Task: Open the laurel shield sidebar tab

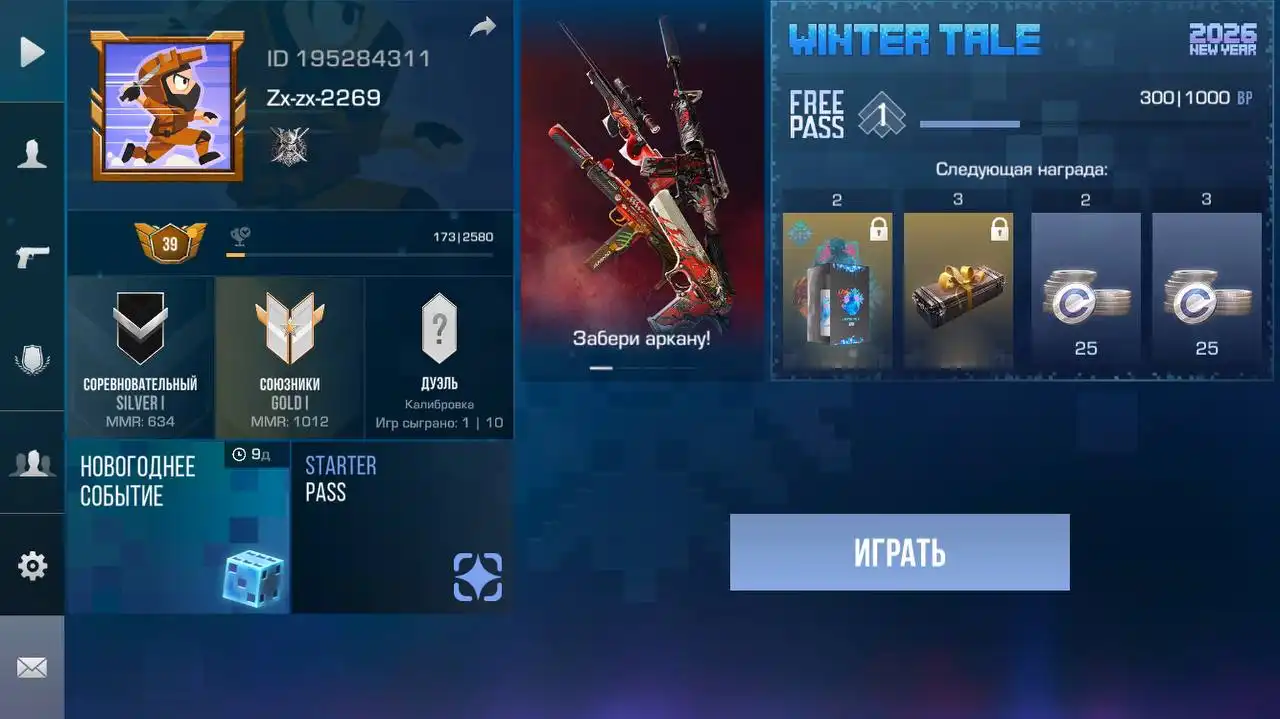Action: pos(32,360)
